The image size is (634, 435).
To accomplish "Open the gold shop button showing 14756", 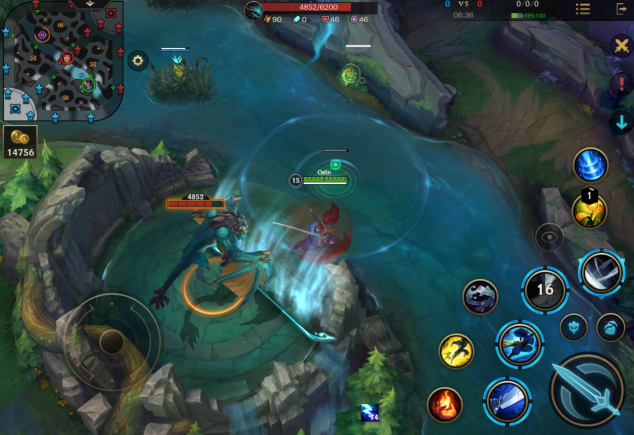I will [x=22, y=143].
